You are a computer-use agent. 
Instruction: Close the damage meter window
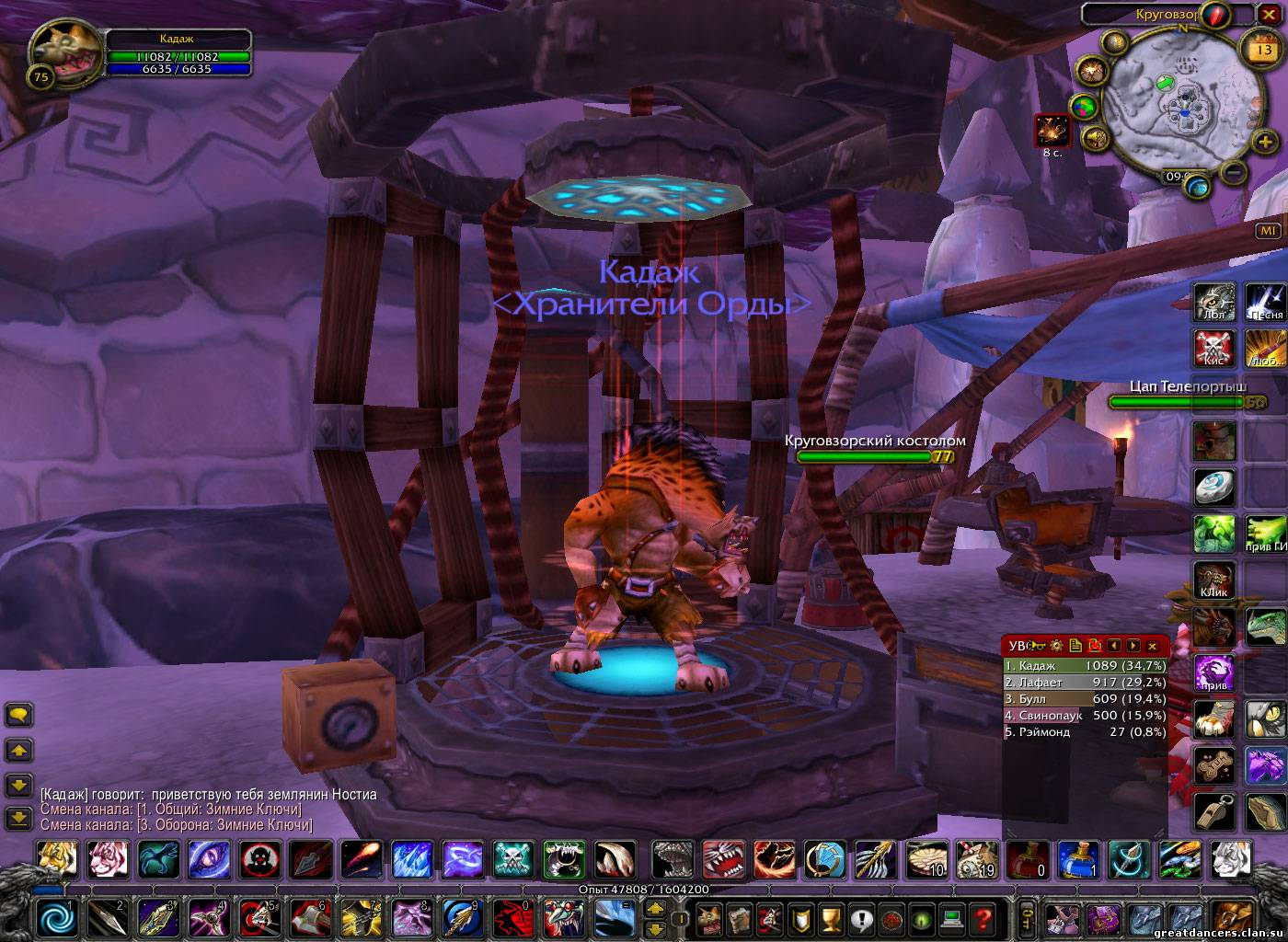tap(1152, 646)
